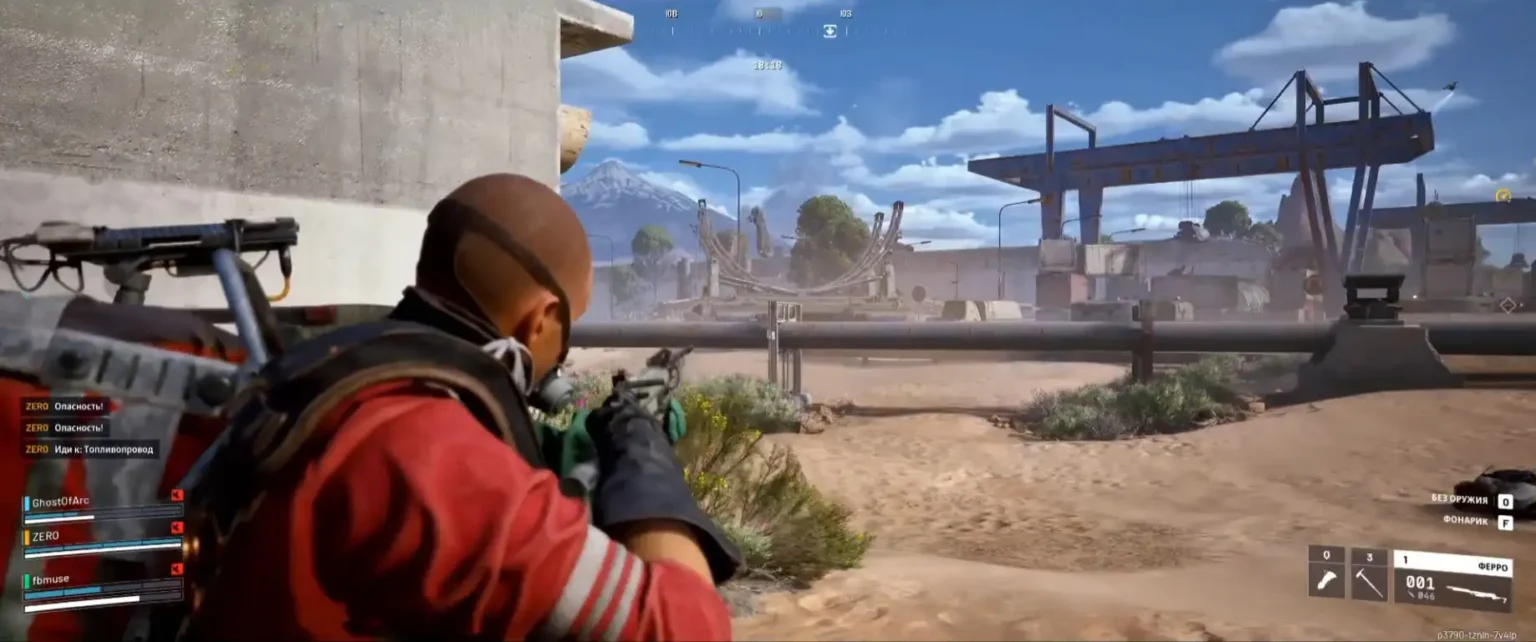
Task: Select teammate GhostOfArc in squad list
Action: pyautogui.click(x=60, y=502)
